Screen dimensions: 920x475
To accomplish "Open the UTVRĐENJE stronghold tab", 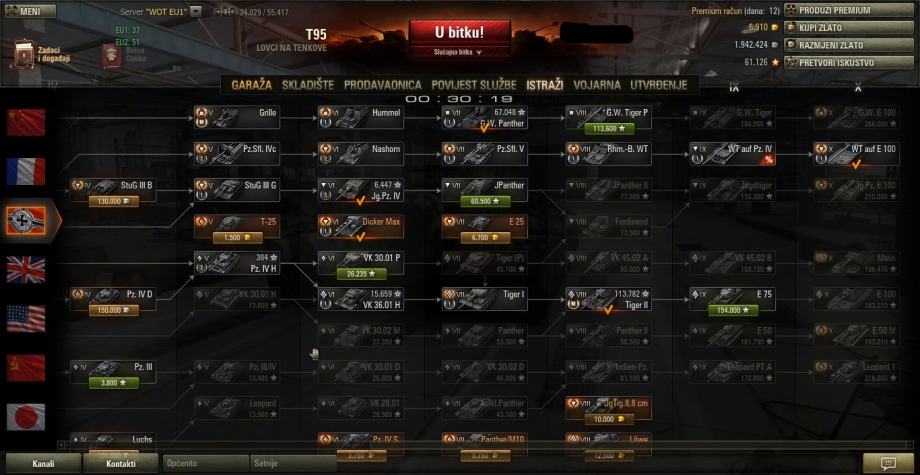I will pos(658,86).
